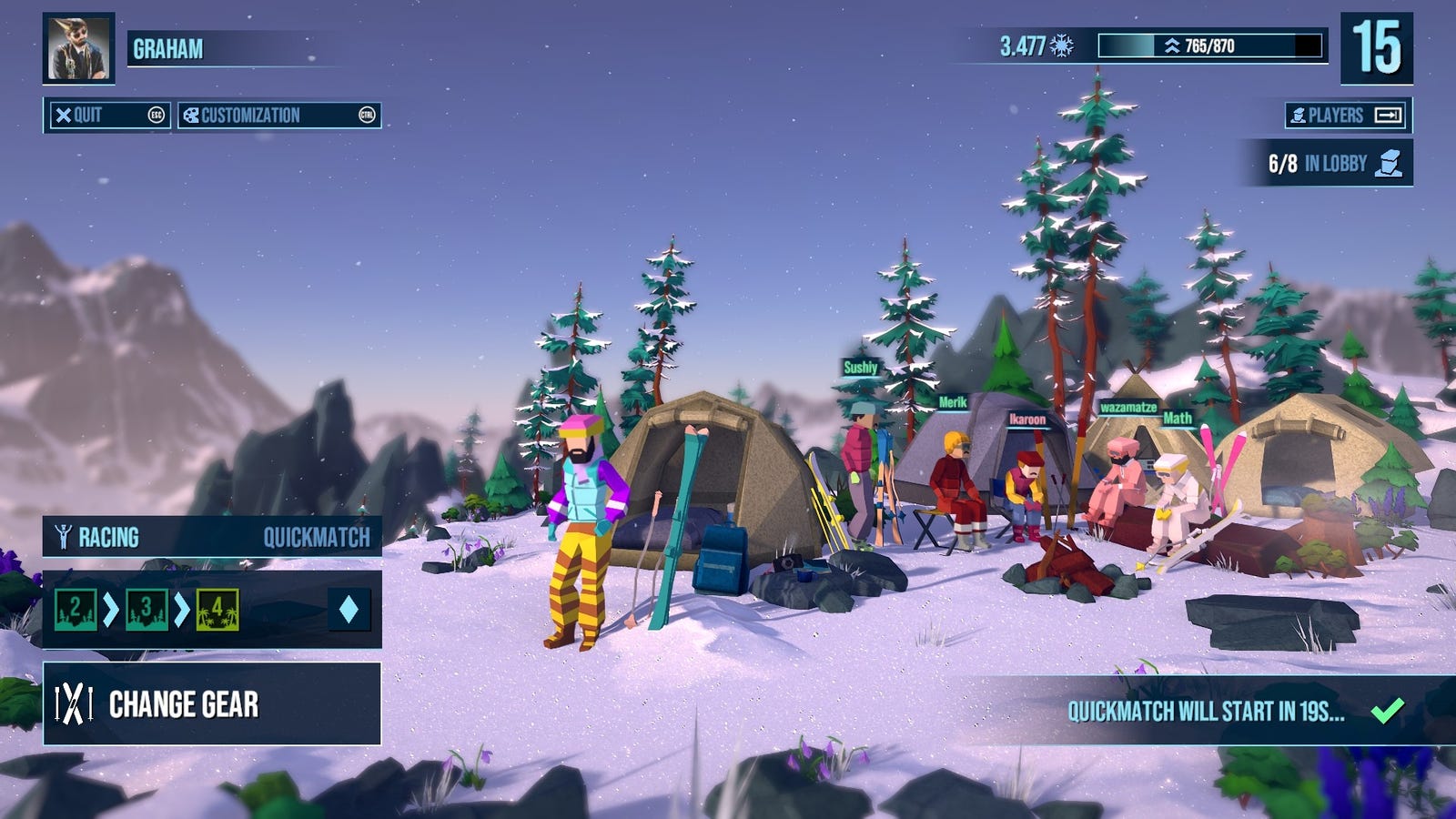Select the track 2 tile

76,610
